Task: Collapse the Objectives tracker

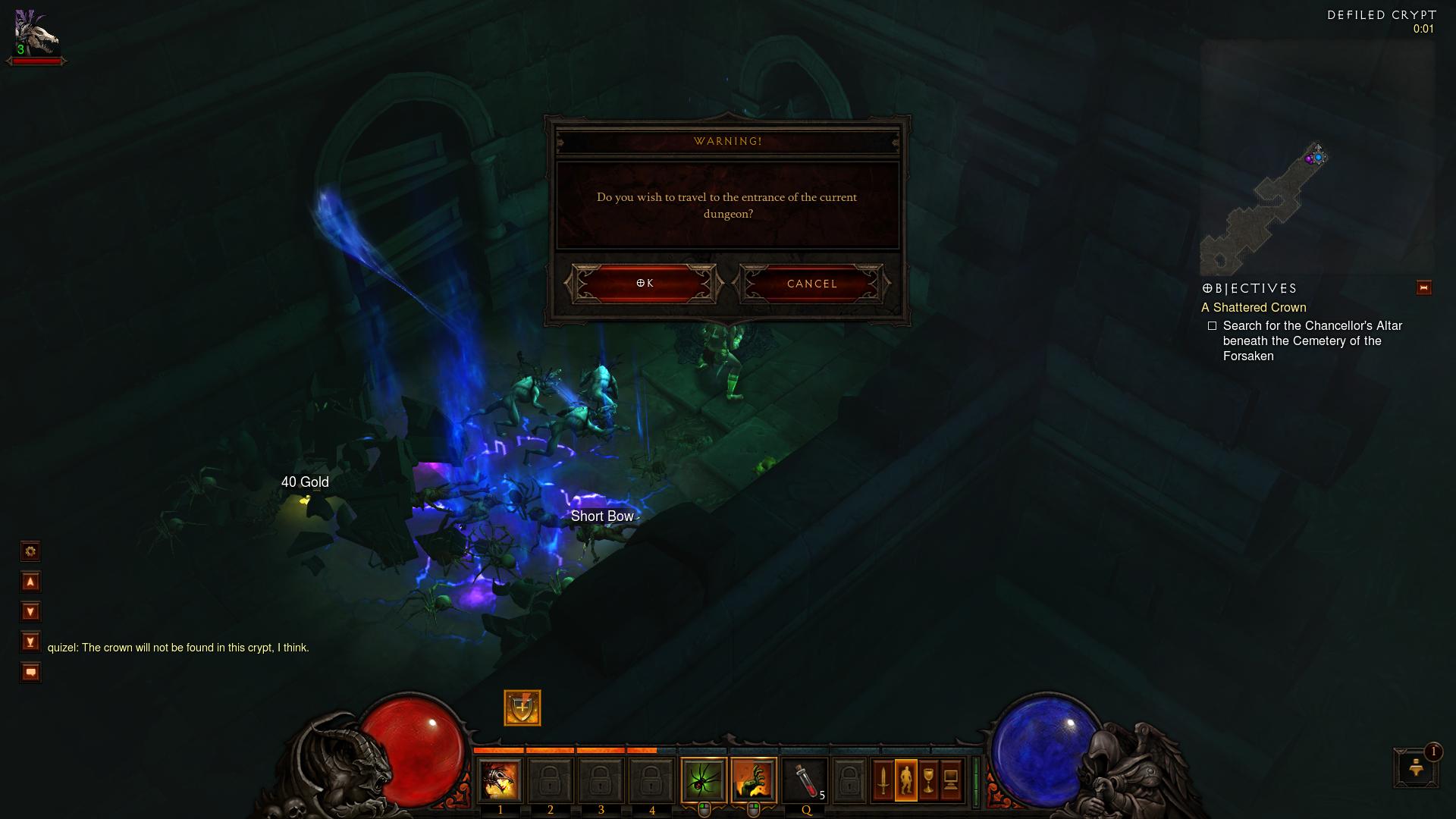Action: coord(1423,288)
